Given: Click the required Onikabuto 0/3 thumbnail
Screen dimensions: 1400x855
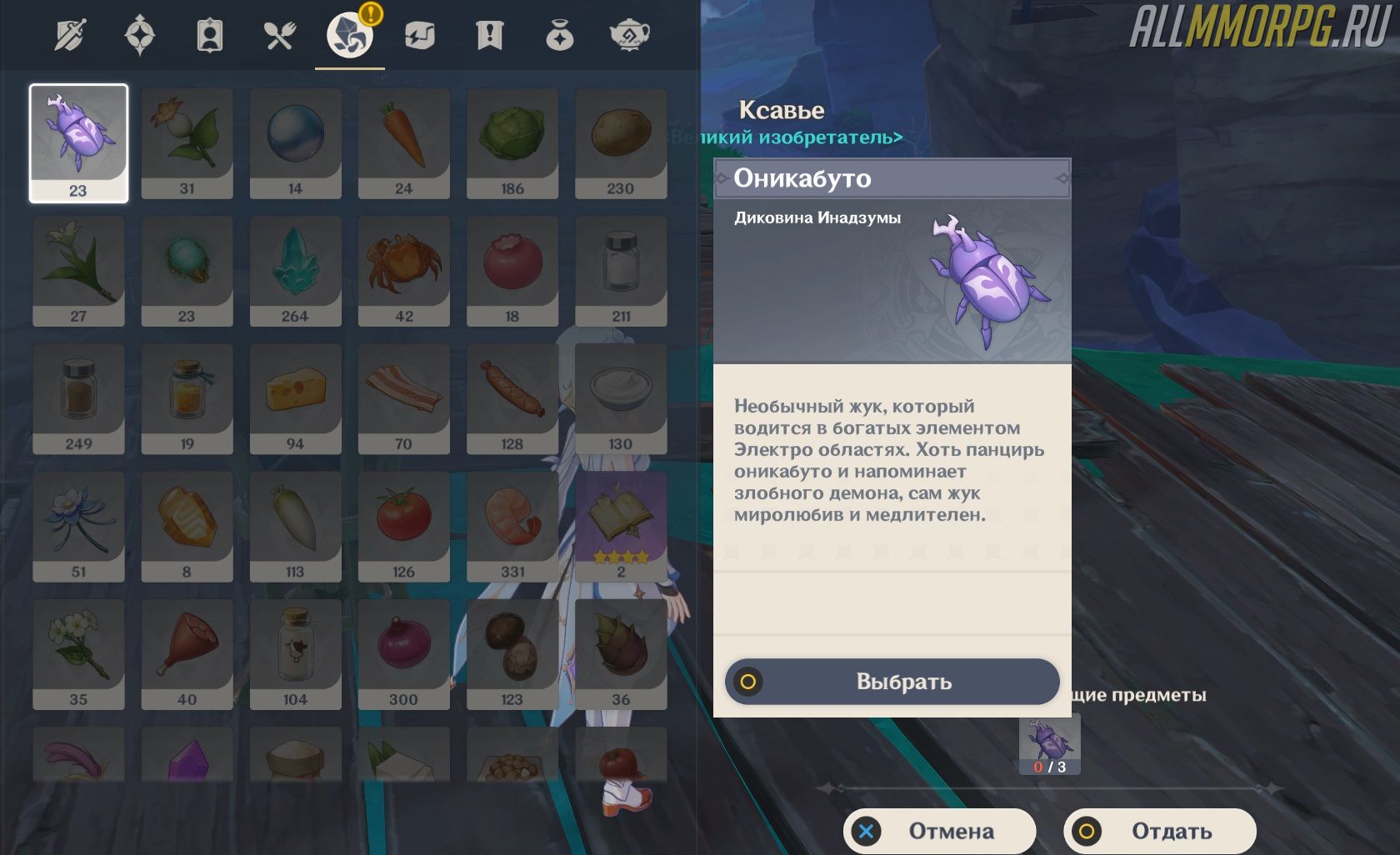Looking at the screenshot, I should [x=1049, y=743].
